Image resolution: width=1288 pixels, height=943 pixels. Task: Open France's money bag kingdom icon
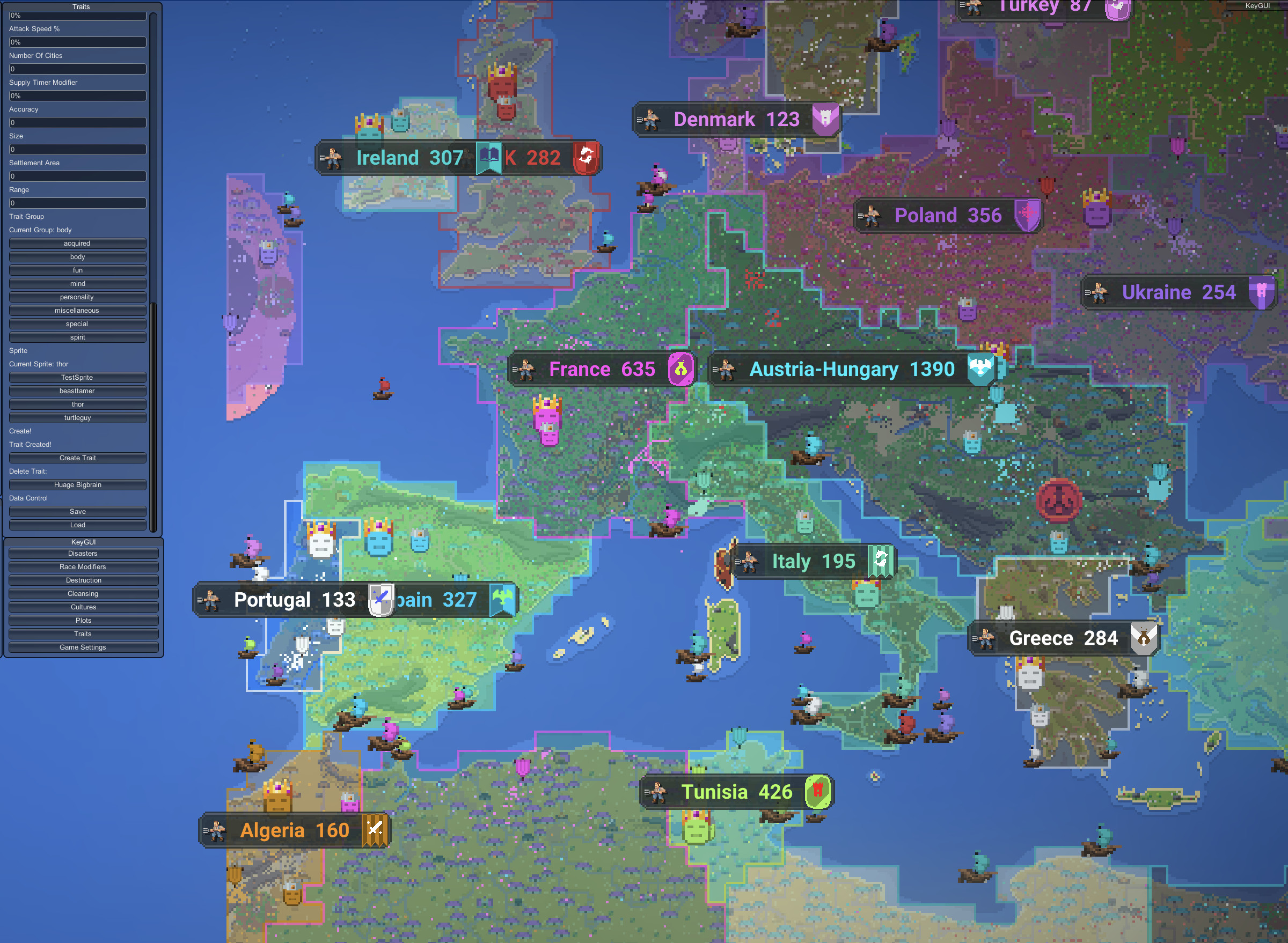click(680, 369)
